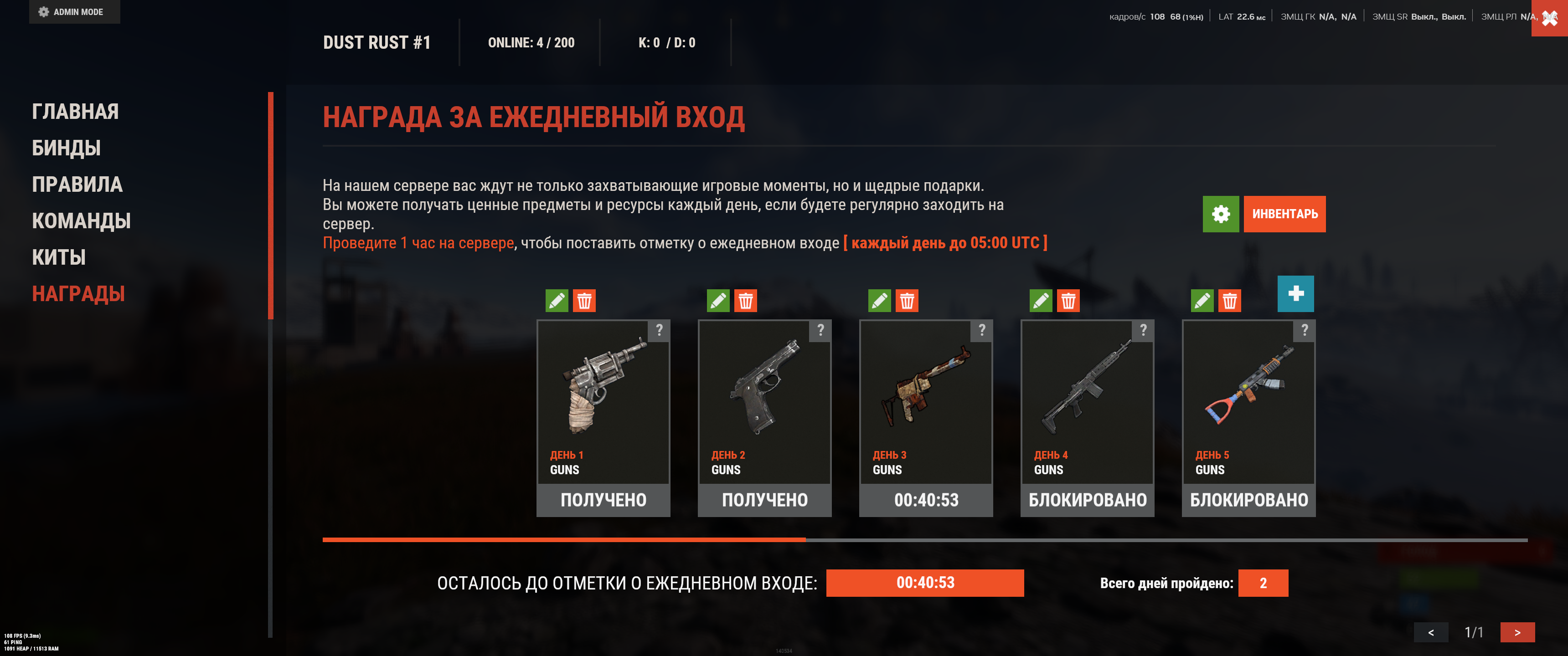Select the Day 3 GUNS reward card
1568x656 pixels.
(925, 402)
